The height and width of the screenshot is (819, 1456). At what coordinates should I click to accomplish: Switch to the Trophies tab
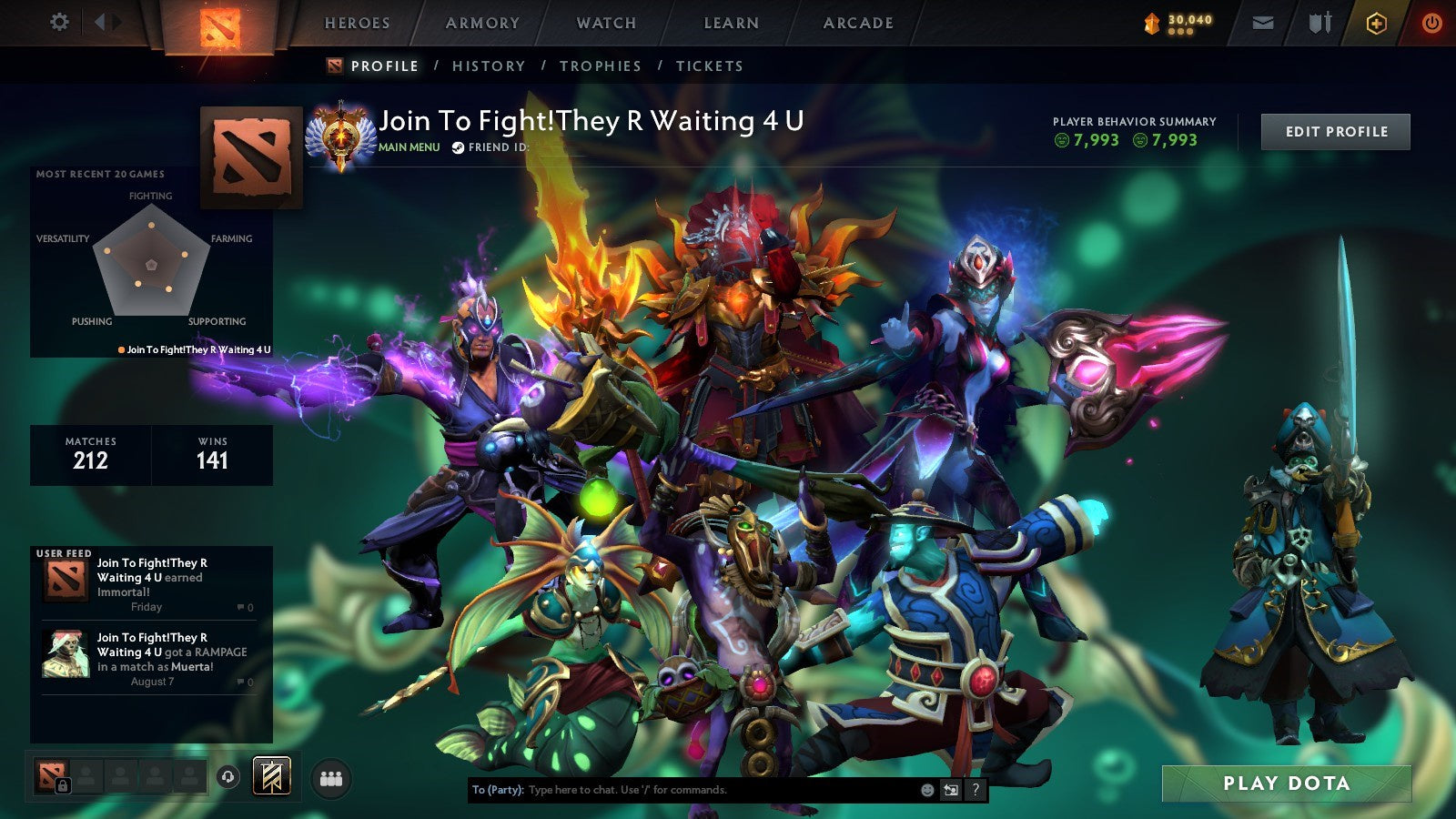tap(602, 66)
